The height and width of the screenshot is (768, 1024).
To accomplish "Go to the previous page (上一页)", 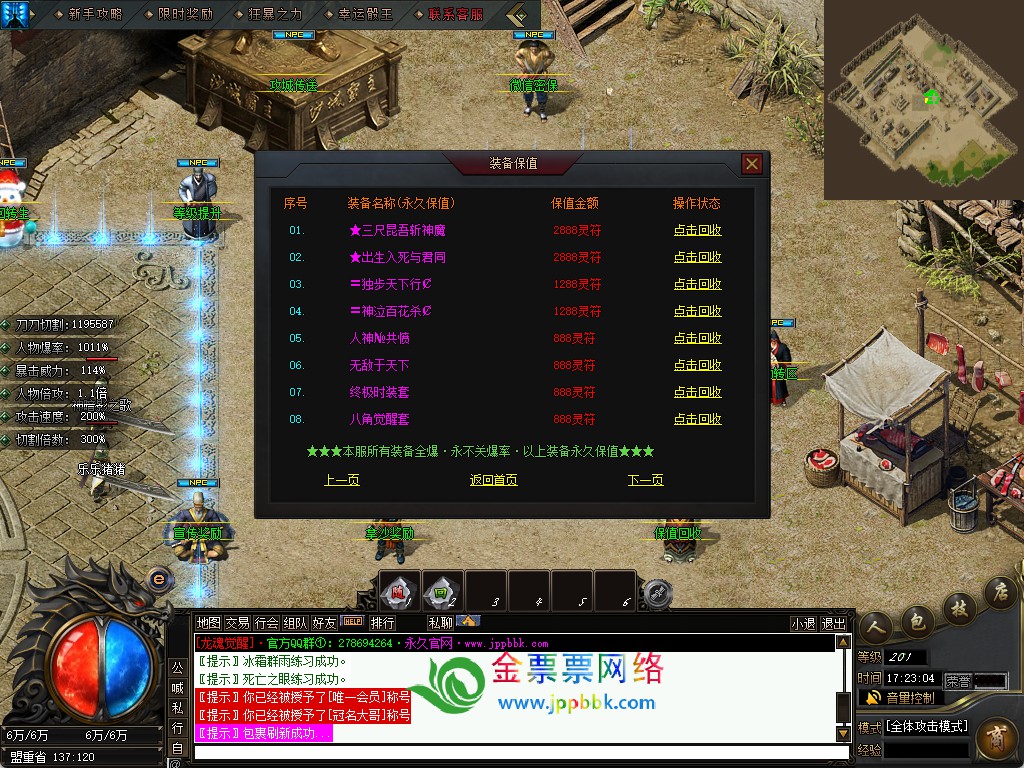I will (x=342, y=480).
